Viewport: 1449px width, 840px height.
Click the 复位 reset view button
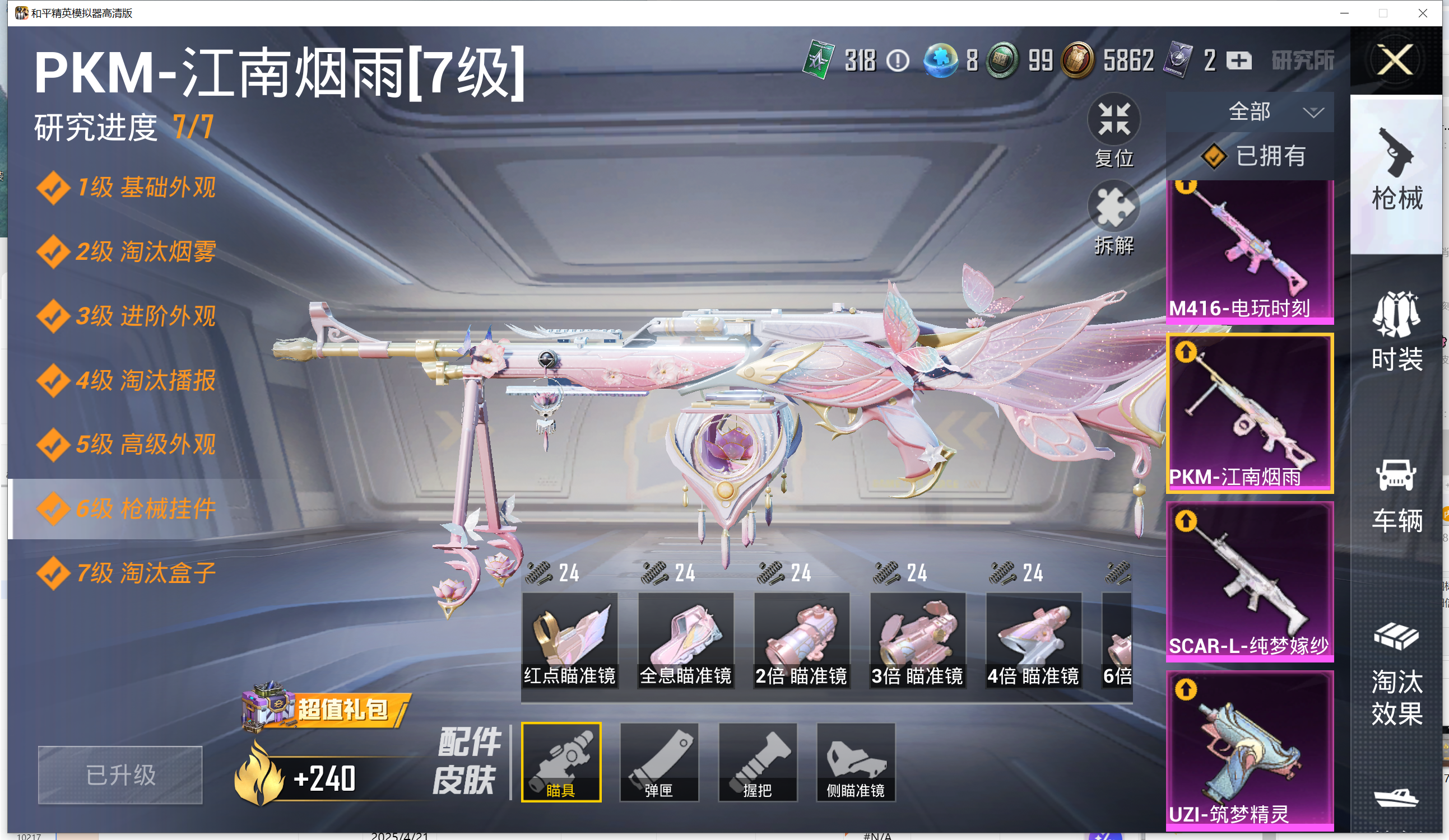1114,131
